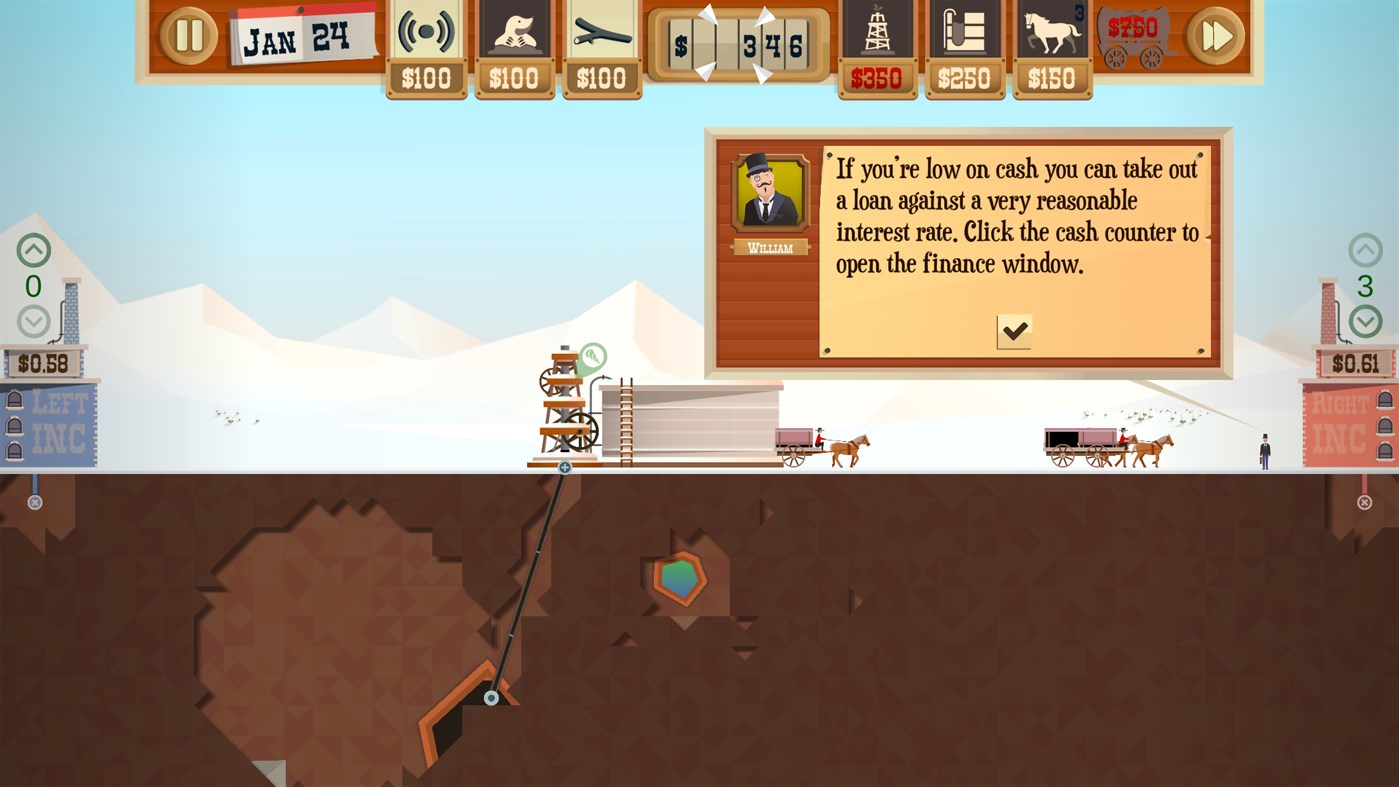Activate fast-forward speed

click(1215, 34)
